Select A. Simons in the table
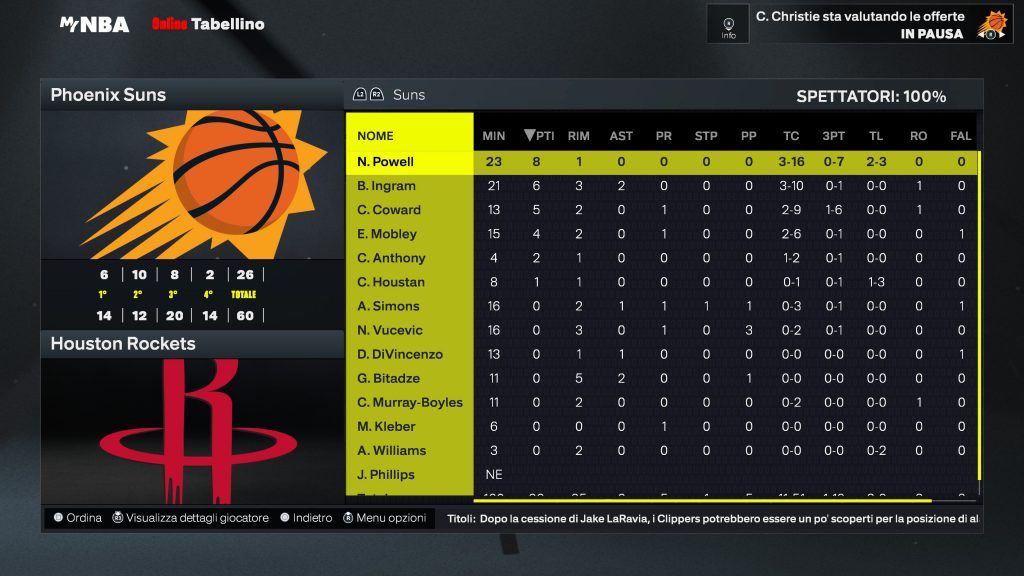The width and height of the screenshot is (1024, 576). point(389,306)
